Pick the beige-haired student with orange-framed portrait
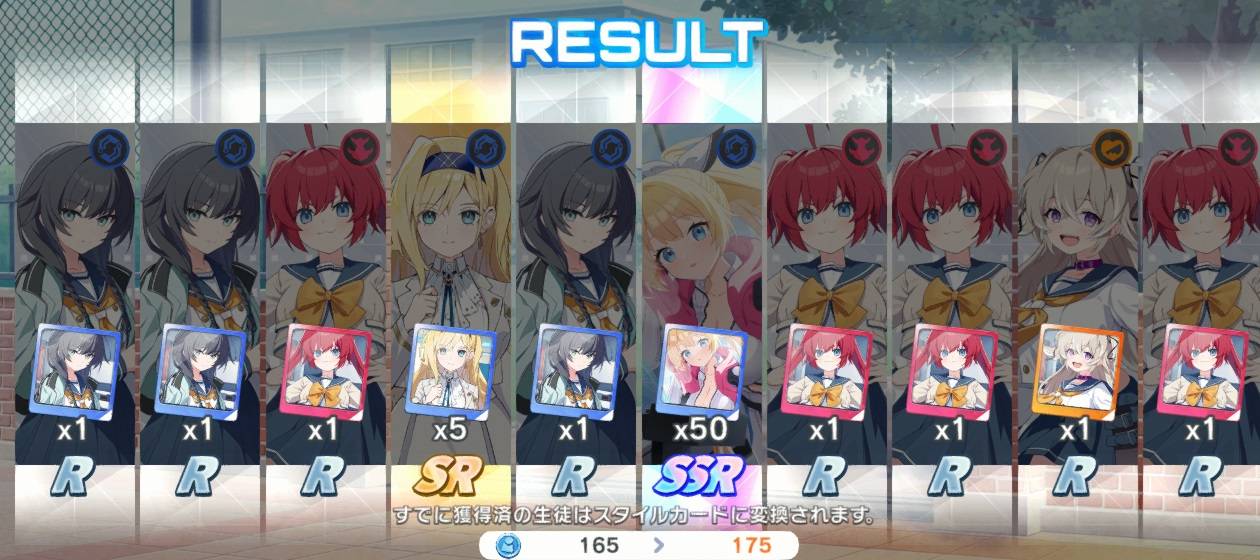 (x=1076, y=300)
